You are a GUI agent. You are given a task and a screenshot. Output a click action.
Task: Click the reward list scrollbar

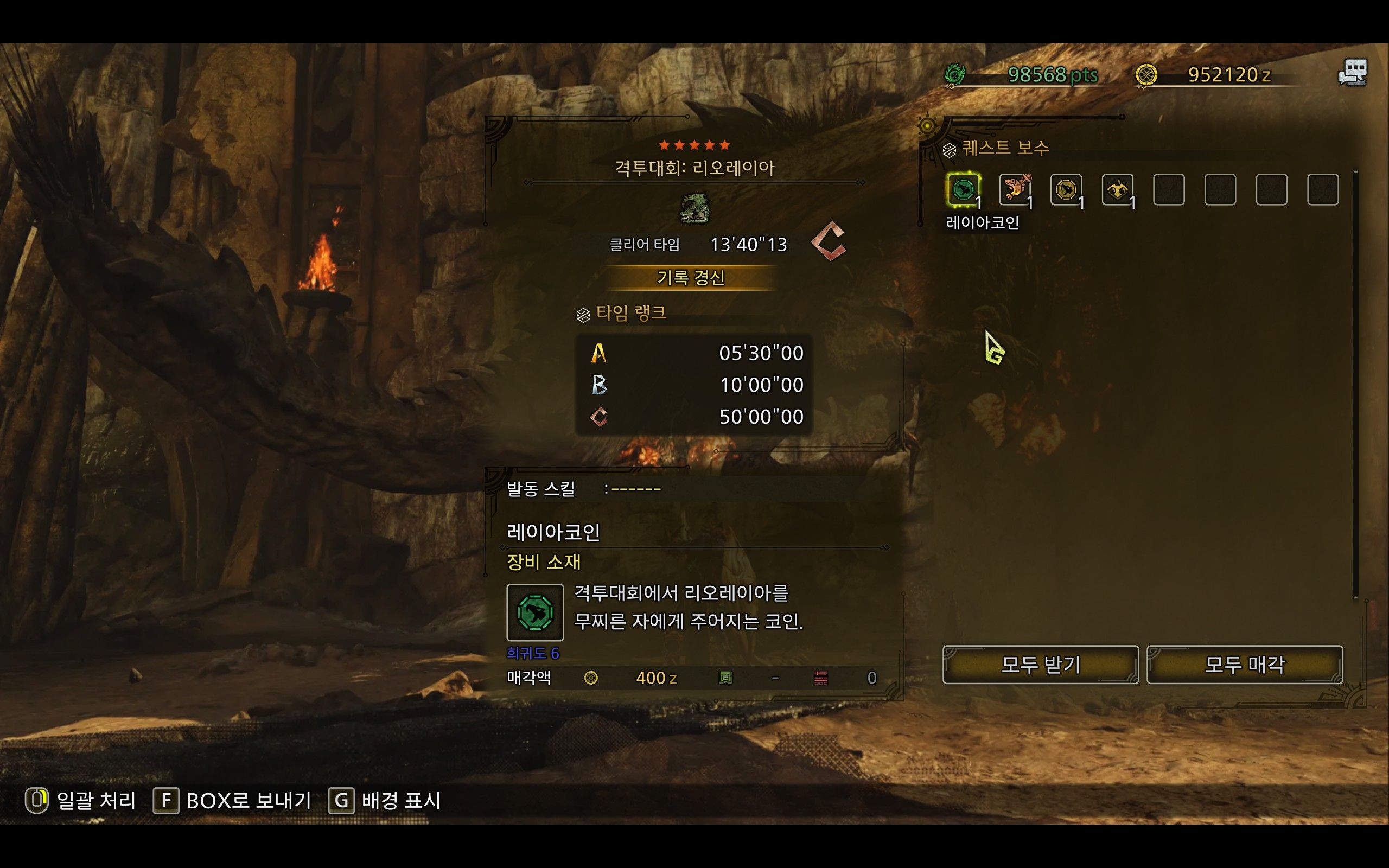click(1355, 384)
